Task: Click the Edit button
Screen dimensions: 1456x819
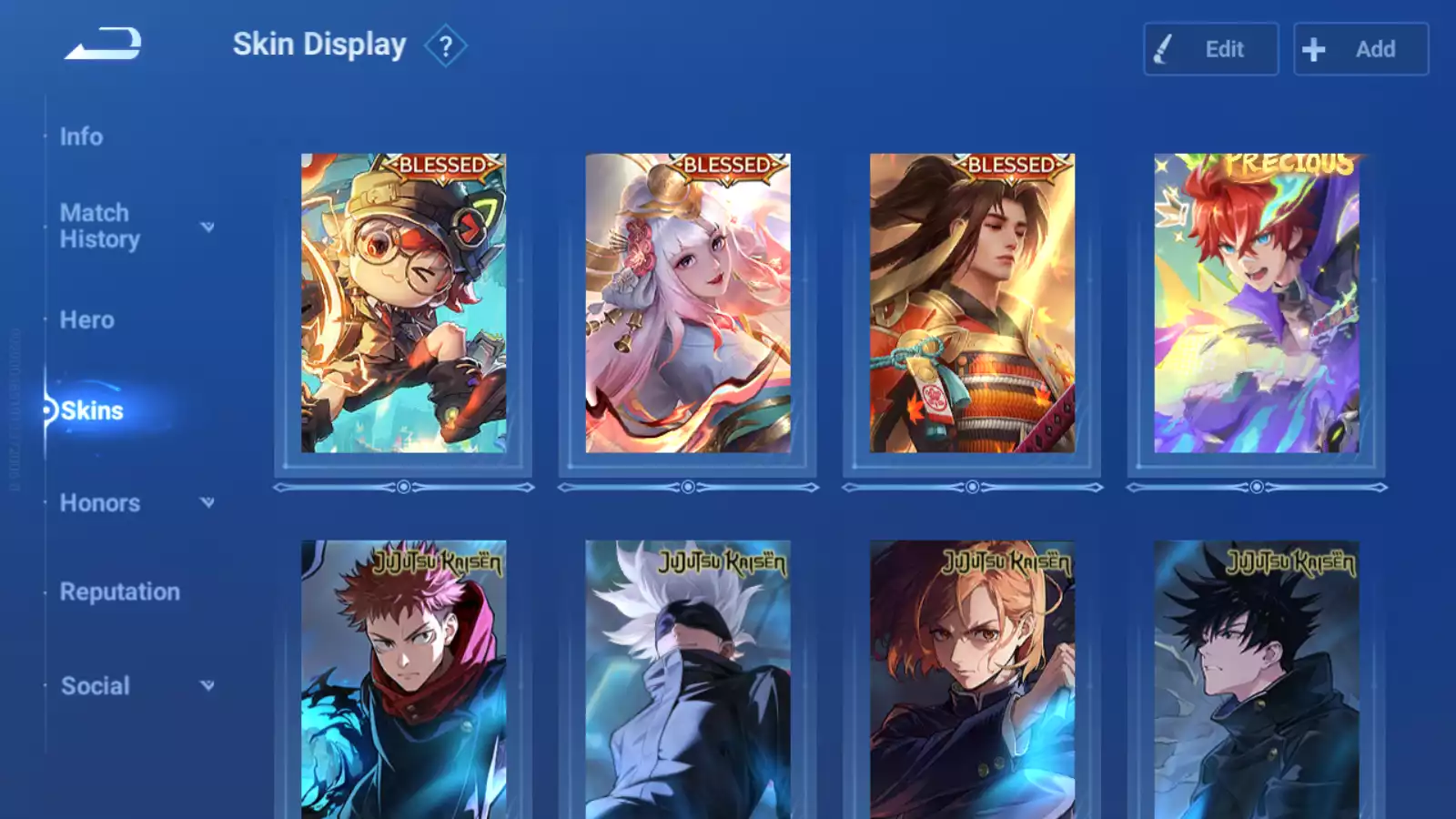Action: pyautogui.click(x=1210, y=49)
